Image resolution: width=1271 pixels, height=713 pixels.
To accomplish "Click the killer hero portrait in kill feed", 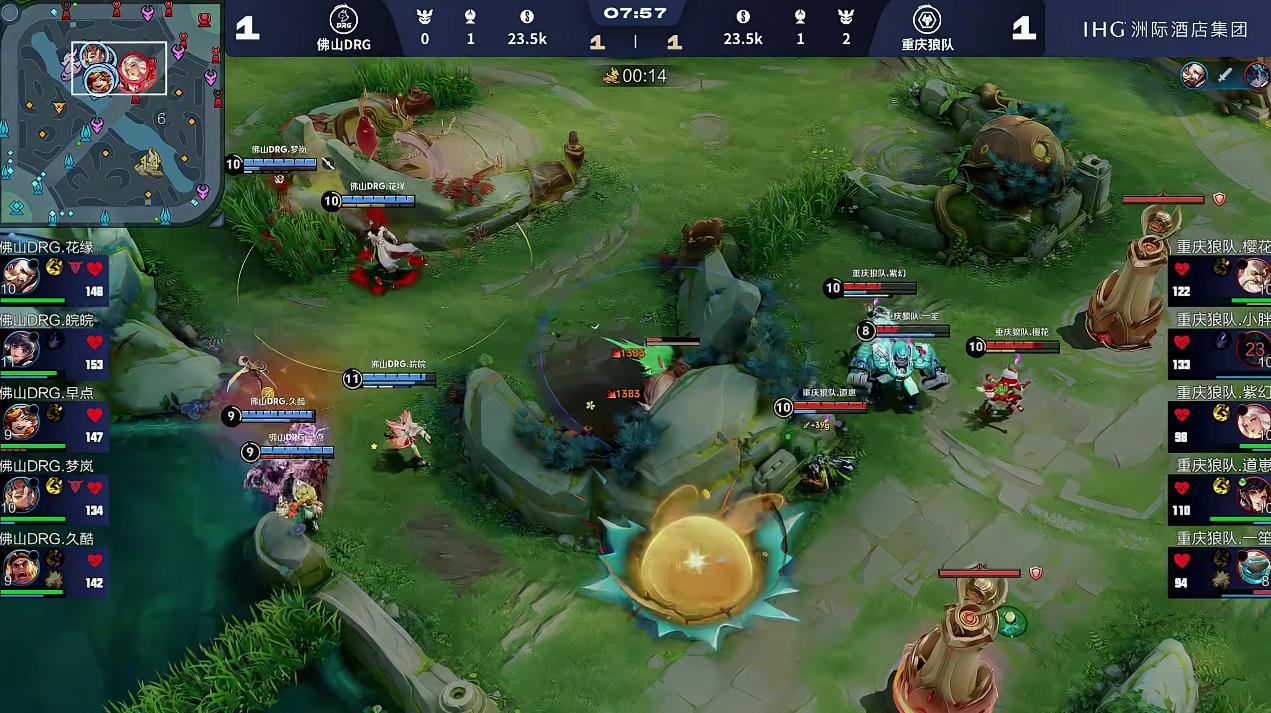I will click(1193, 75).
